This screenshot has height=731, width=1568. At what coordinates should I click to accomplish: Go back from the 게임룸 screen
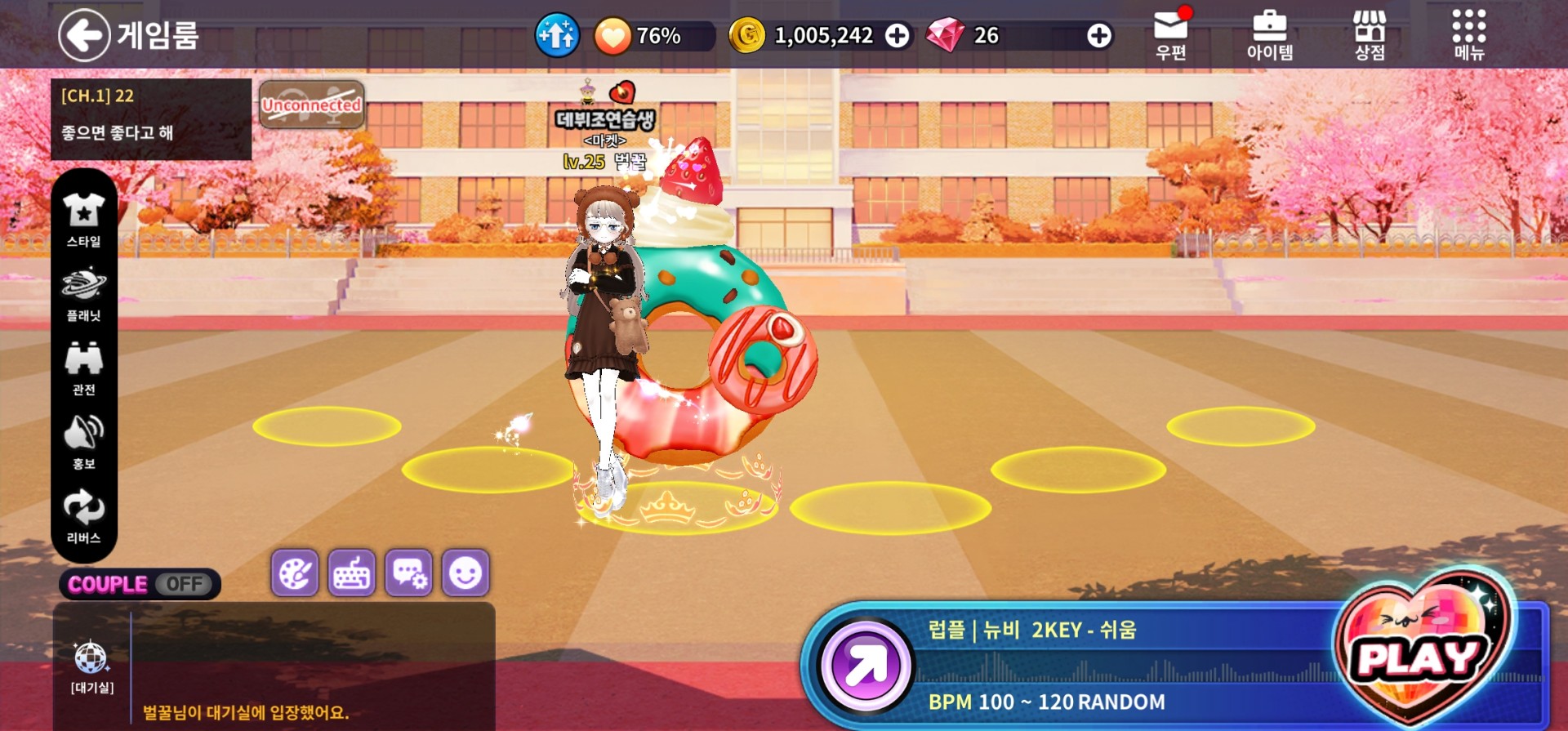point(84,35)
